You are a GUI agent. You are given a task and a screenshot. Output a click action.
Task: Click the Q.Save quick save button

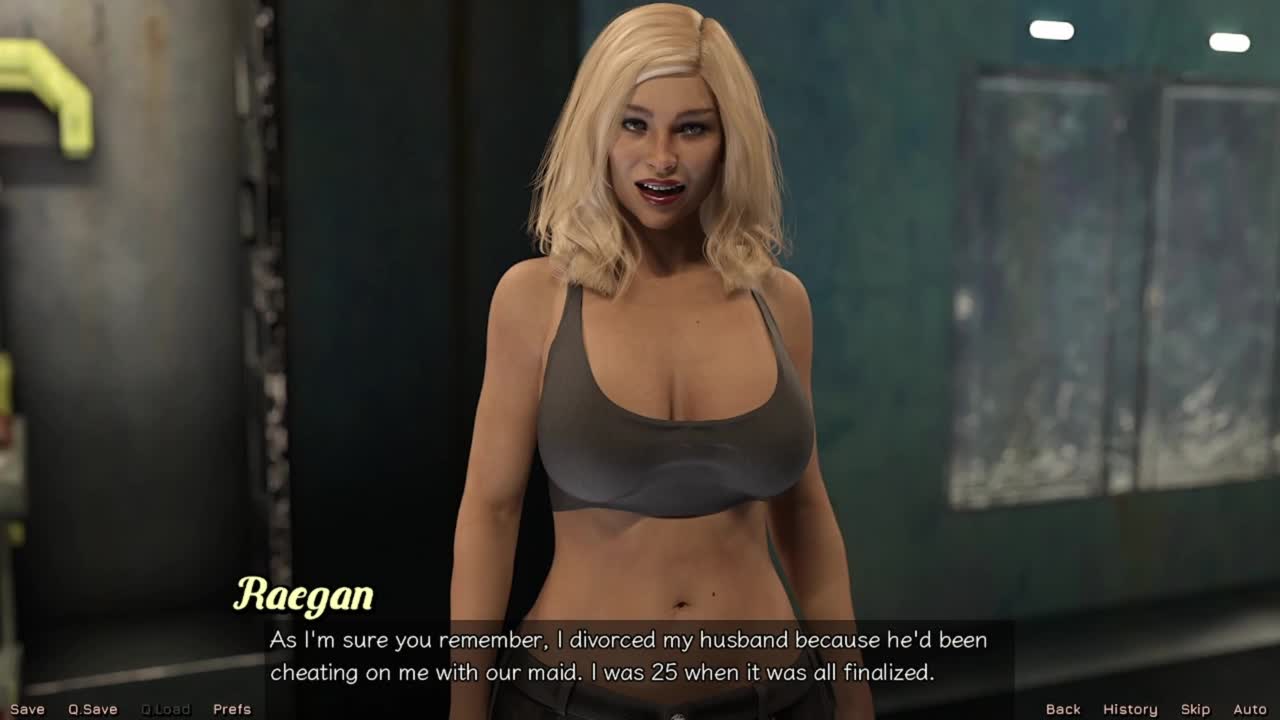pos(93,709)
